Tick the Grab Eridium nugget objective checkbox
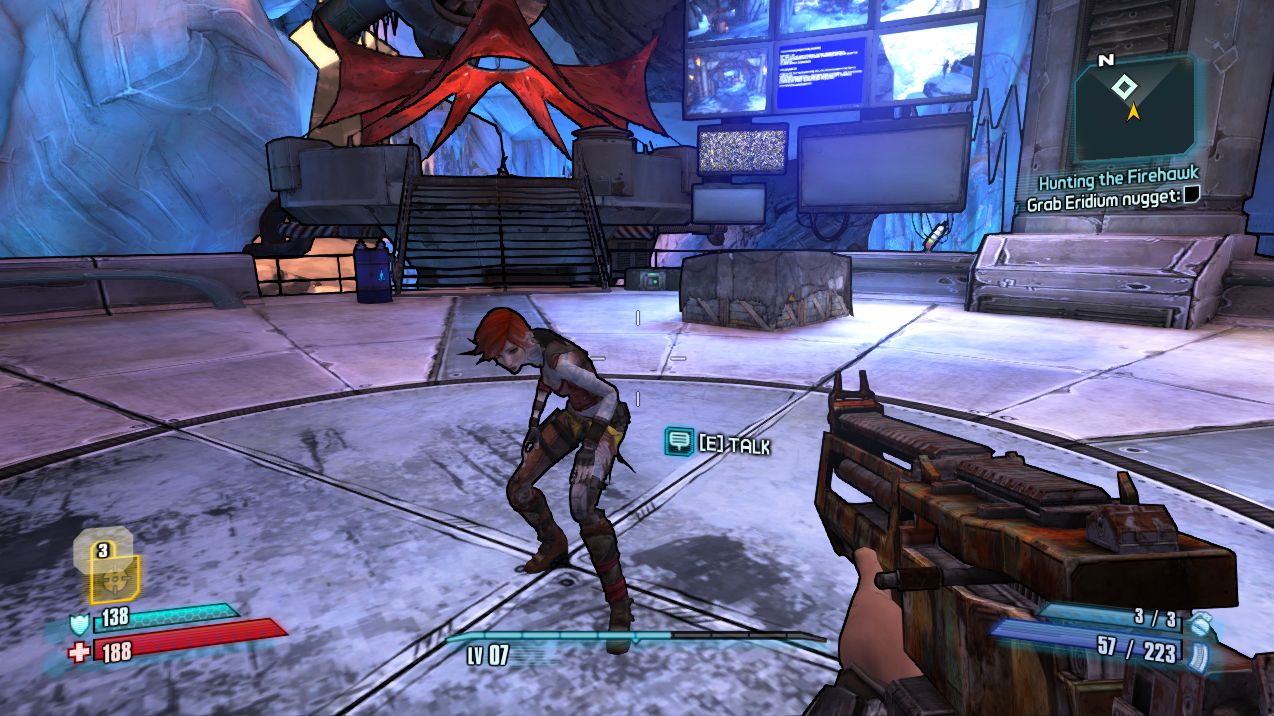Viewport: 1274px width, 716px height. pos(1191,198)
